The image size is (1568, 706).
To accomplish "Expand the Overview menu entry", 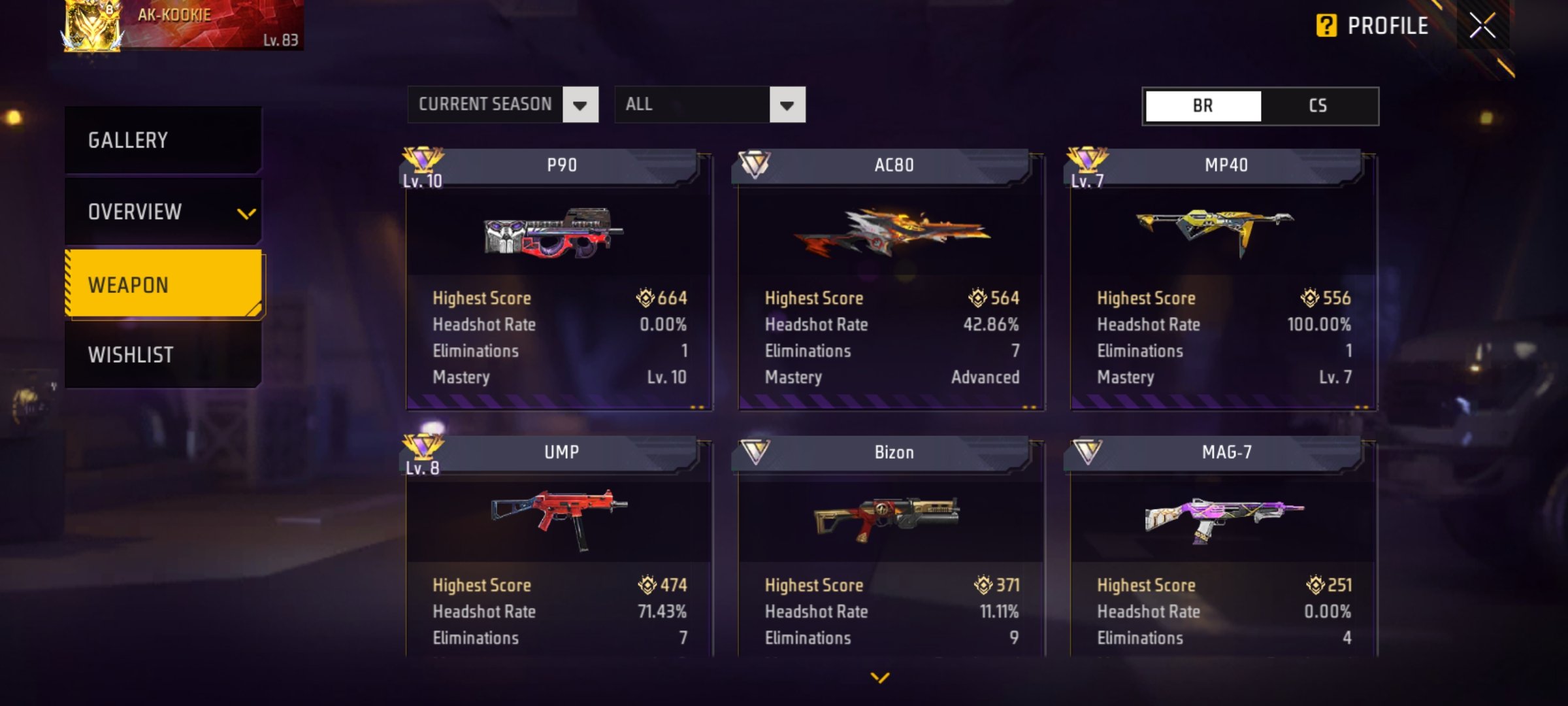I will pos(163,212).
